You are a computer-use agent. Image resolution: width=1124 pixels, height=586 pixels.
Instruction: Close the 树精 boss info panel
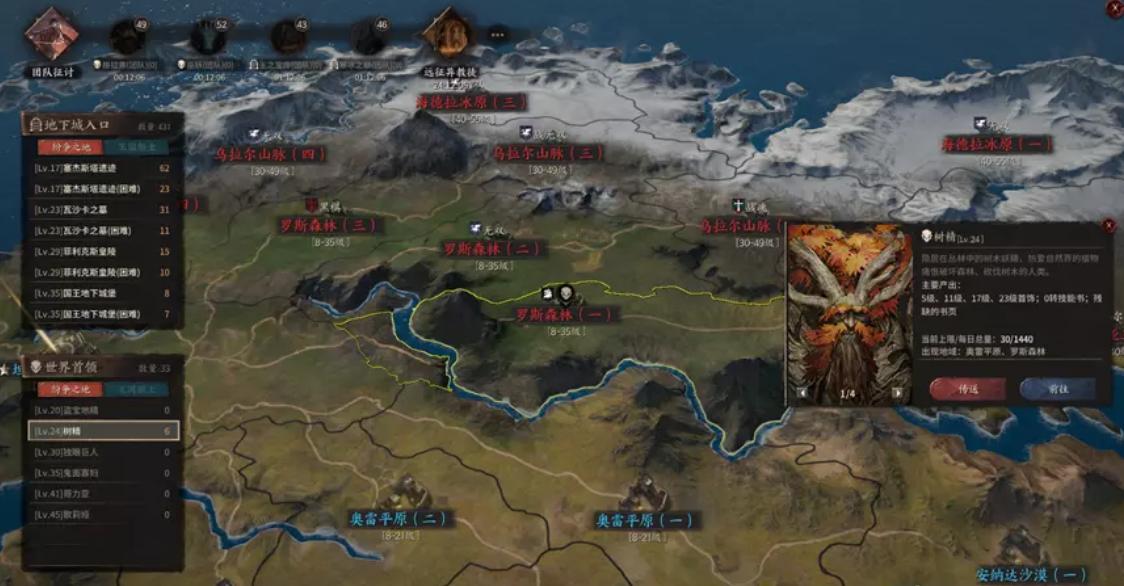[1108, 226]
